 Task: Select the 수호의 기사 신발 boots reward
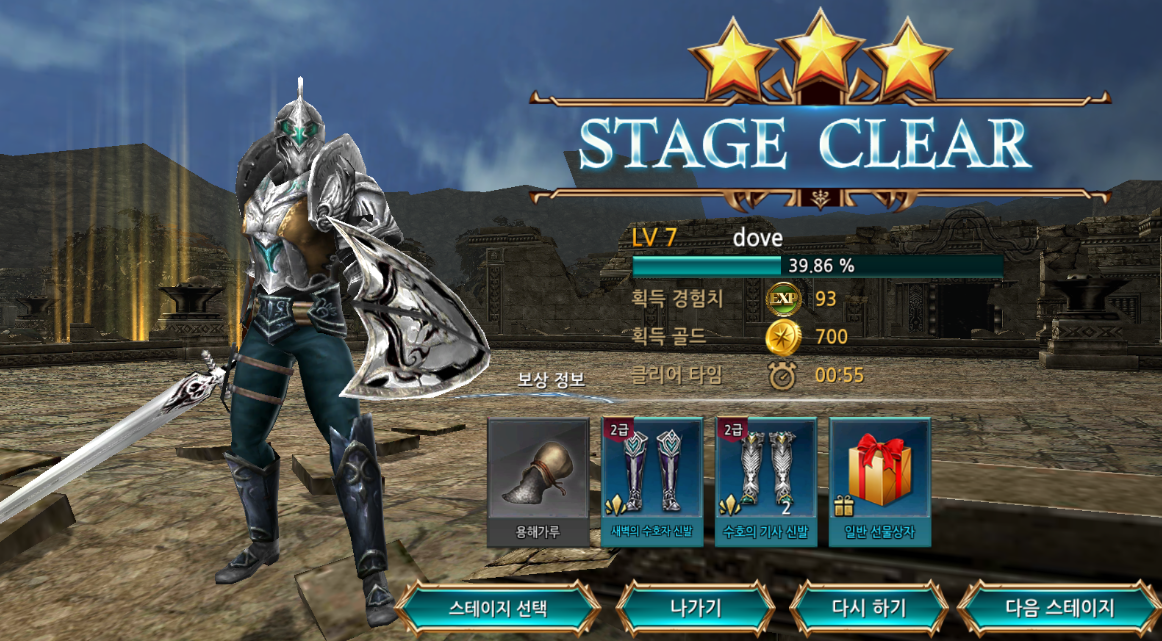tap(766, 481)
